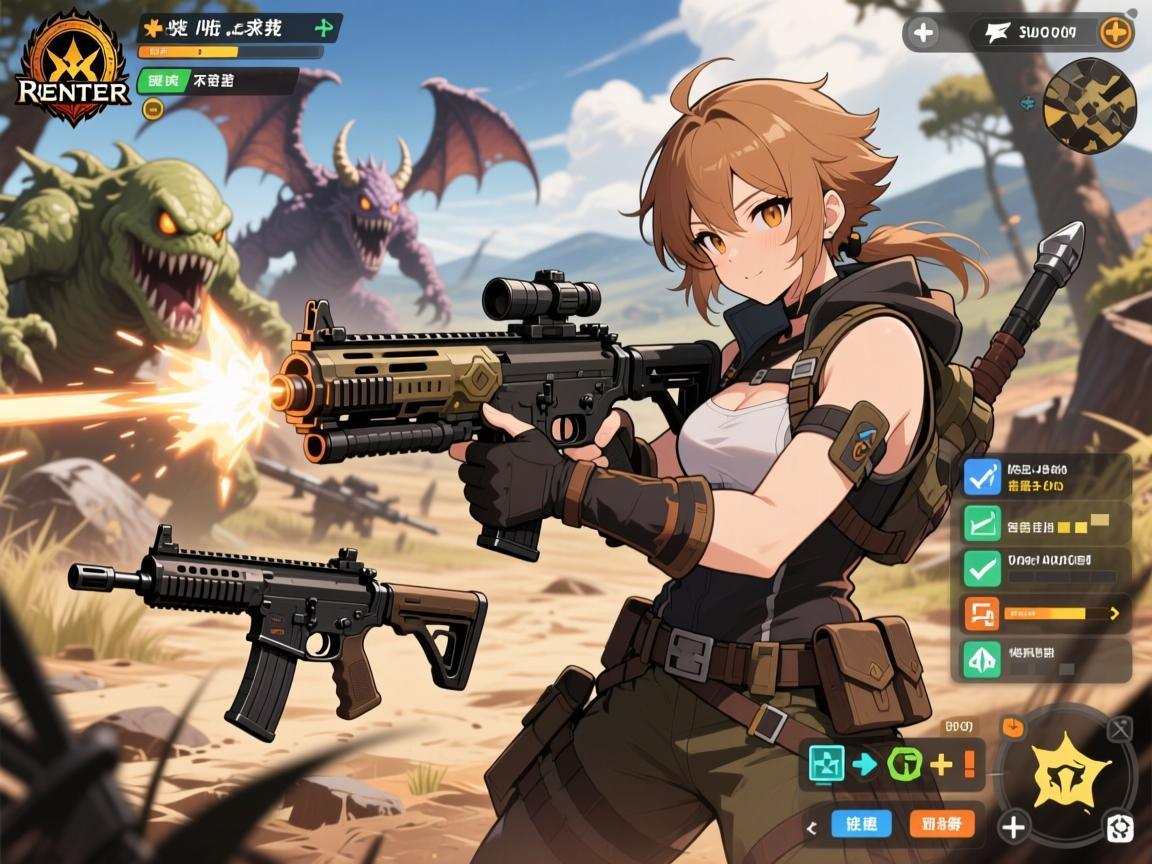Expand the orange progress row arrow
The height and width of the screenshot is (864, 1152).
[1115, 613]
